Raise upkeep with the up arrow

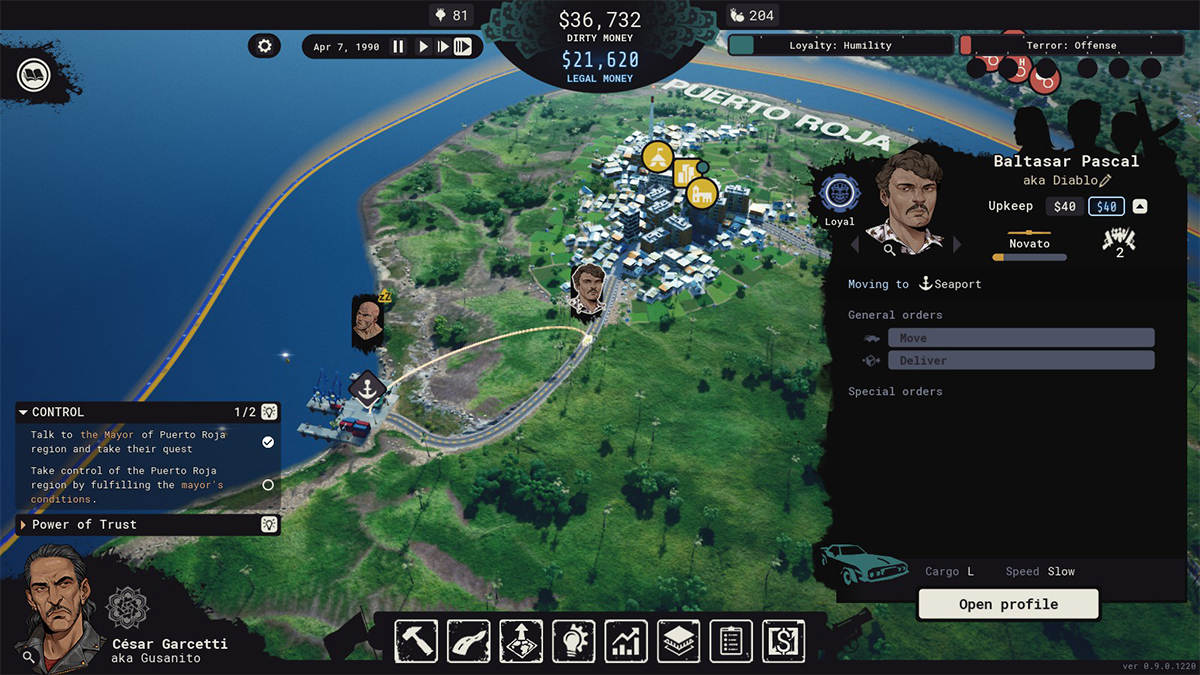[x=1139, y=207]
